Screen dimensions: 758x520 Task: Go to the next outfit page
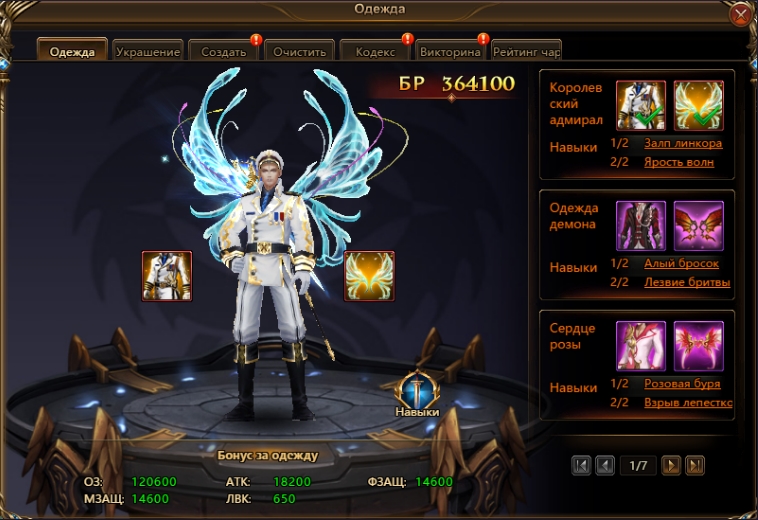672,465
